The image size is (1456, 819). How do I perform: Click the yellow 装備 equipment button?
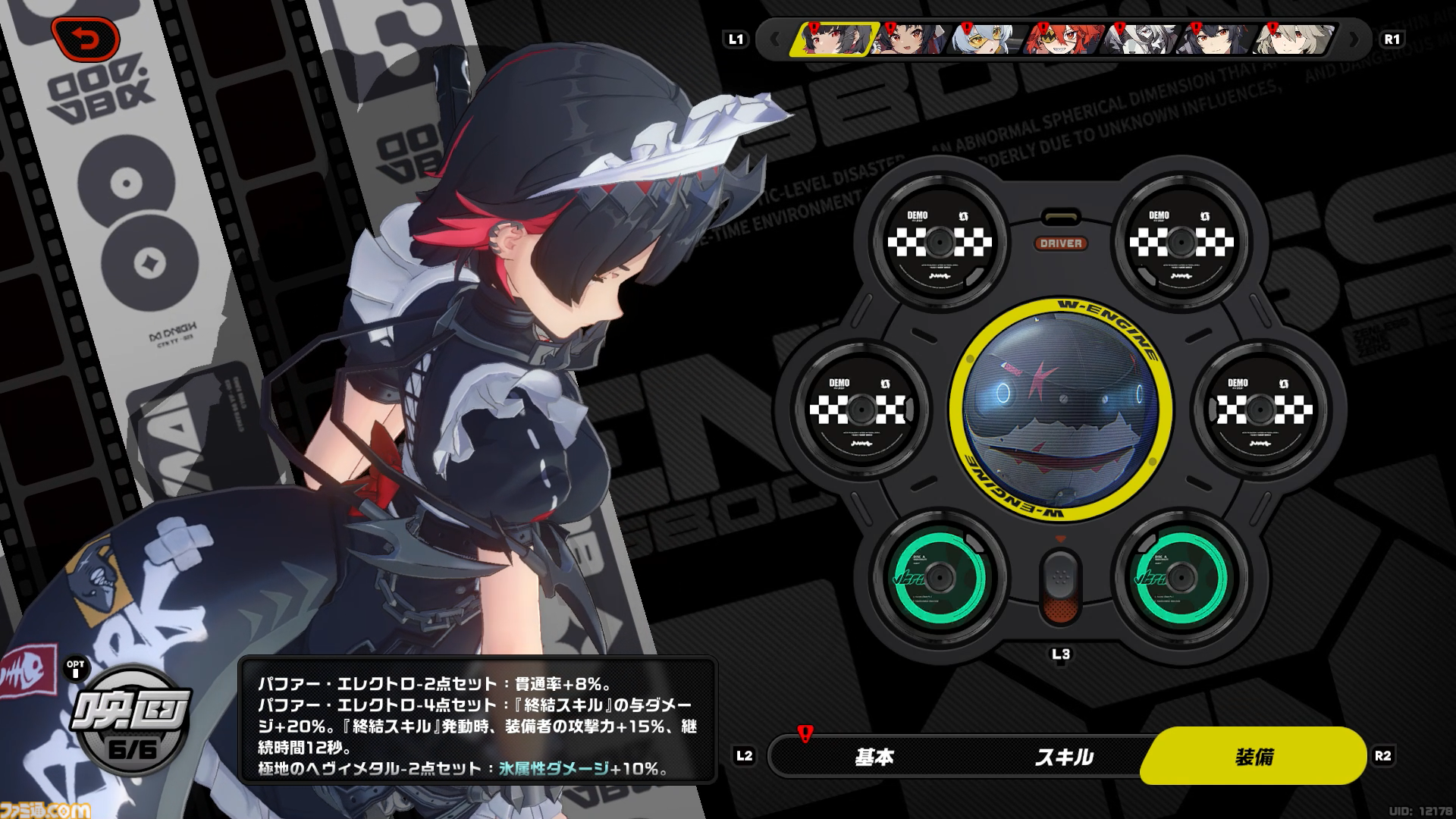[1257, 756]
